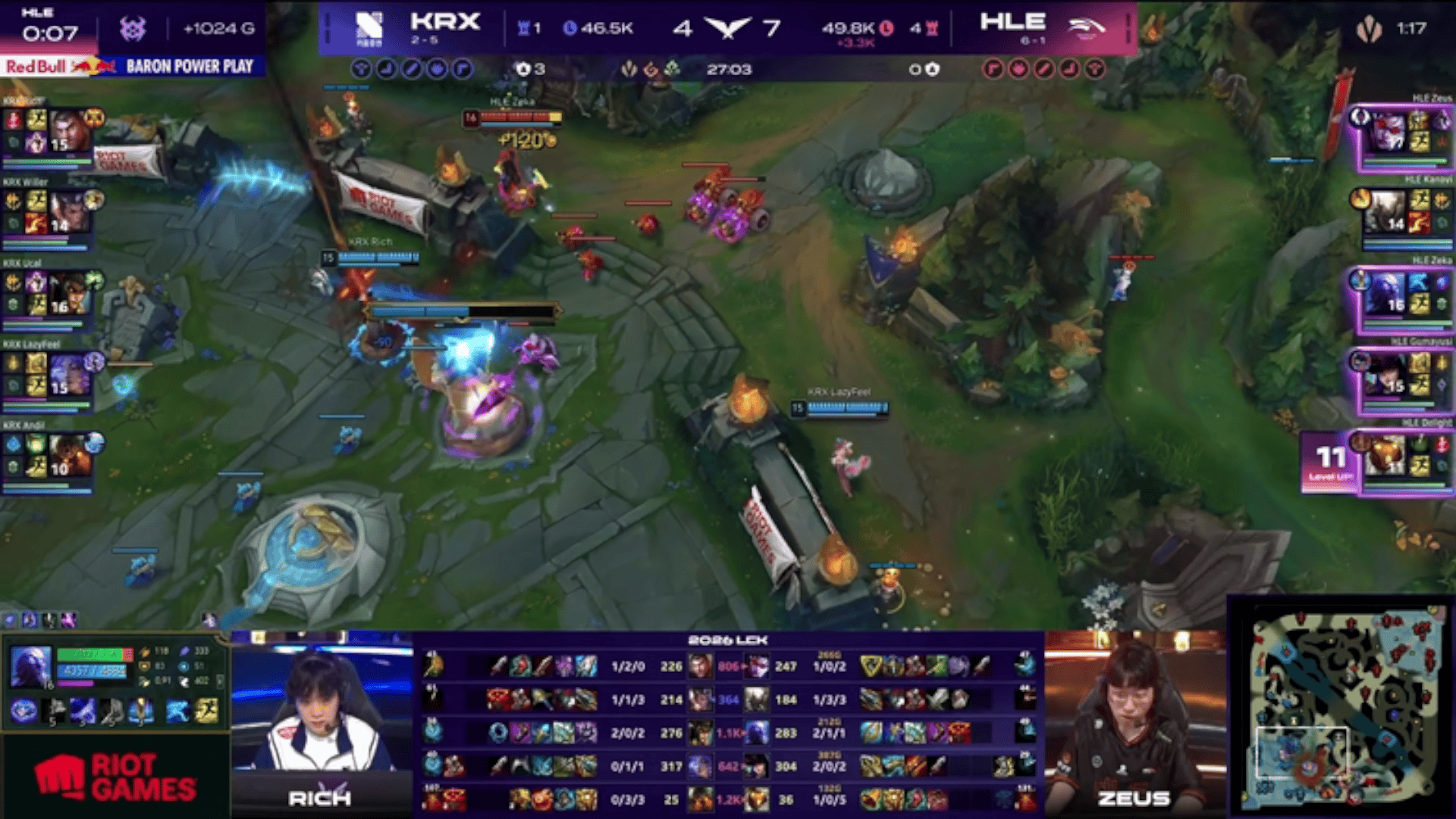
Task: Click the KRX team logo in scoreboard
Action: (x=369, y=28)
